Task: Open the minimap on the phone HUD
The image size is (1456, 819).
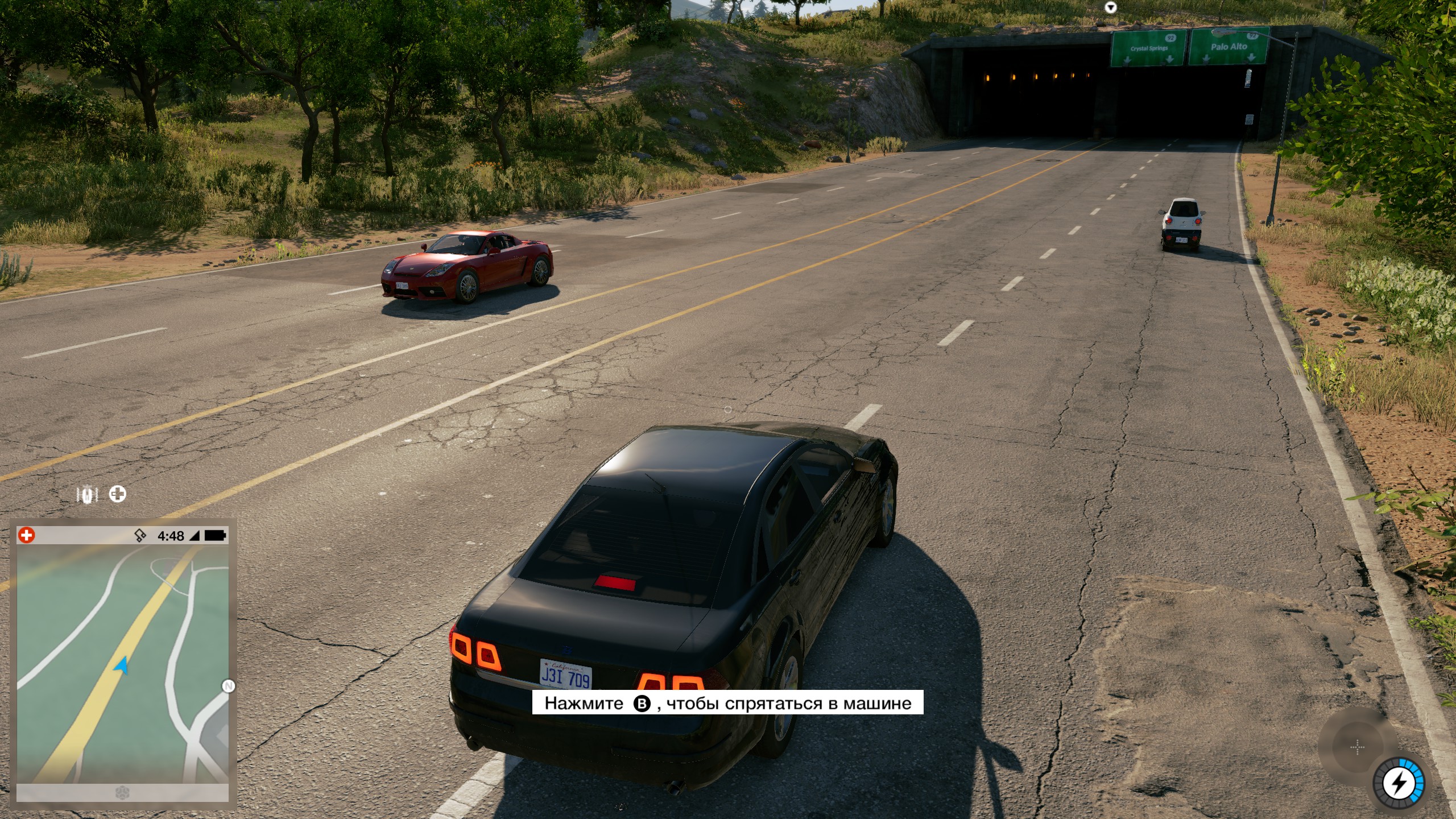Action: tap(122, 663)
